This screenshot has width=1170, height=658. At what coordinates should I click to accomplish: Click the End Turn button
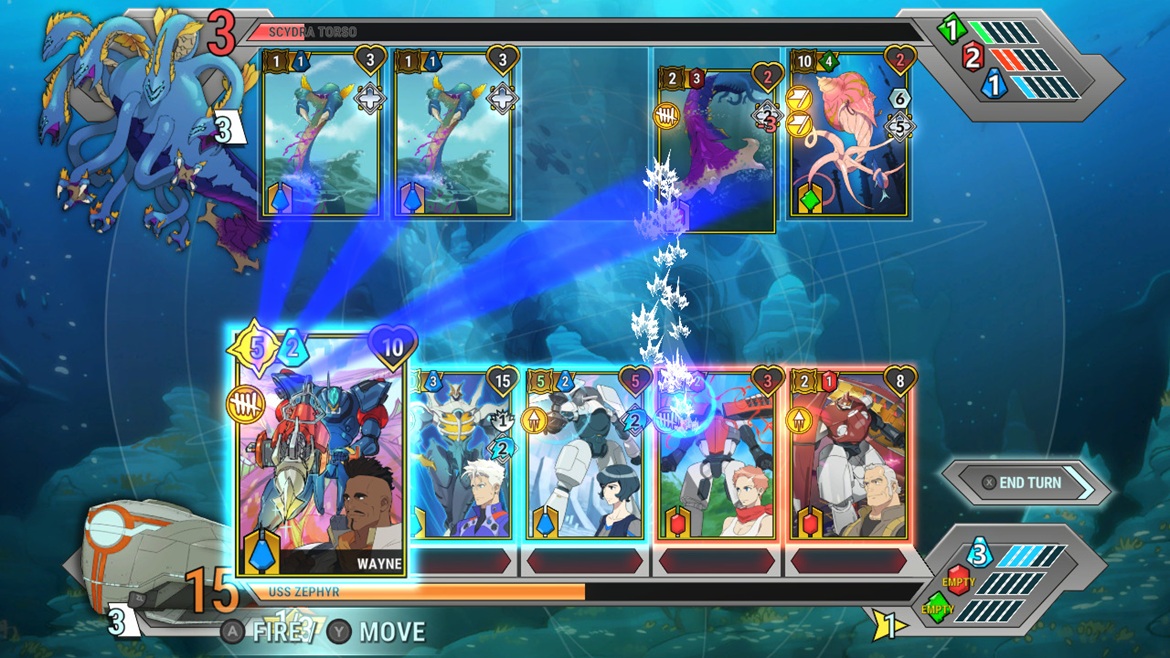[1029, 483]
